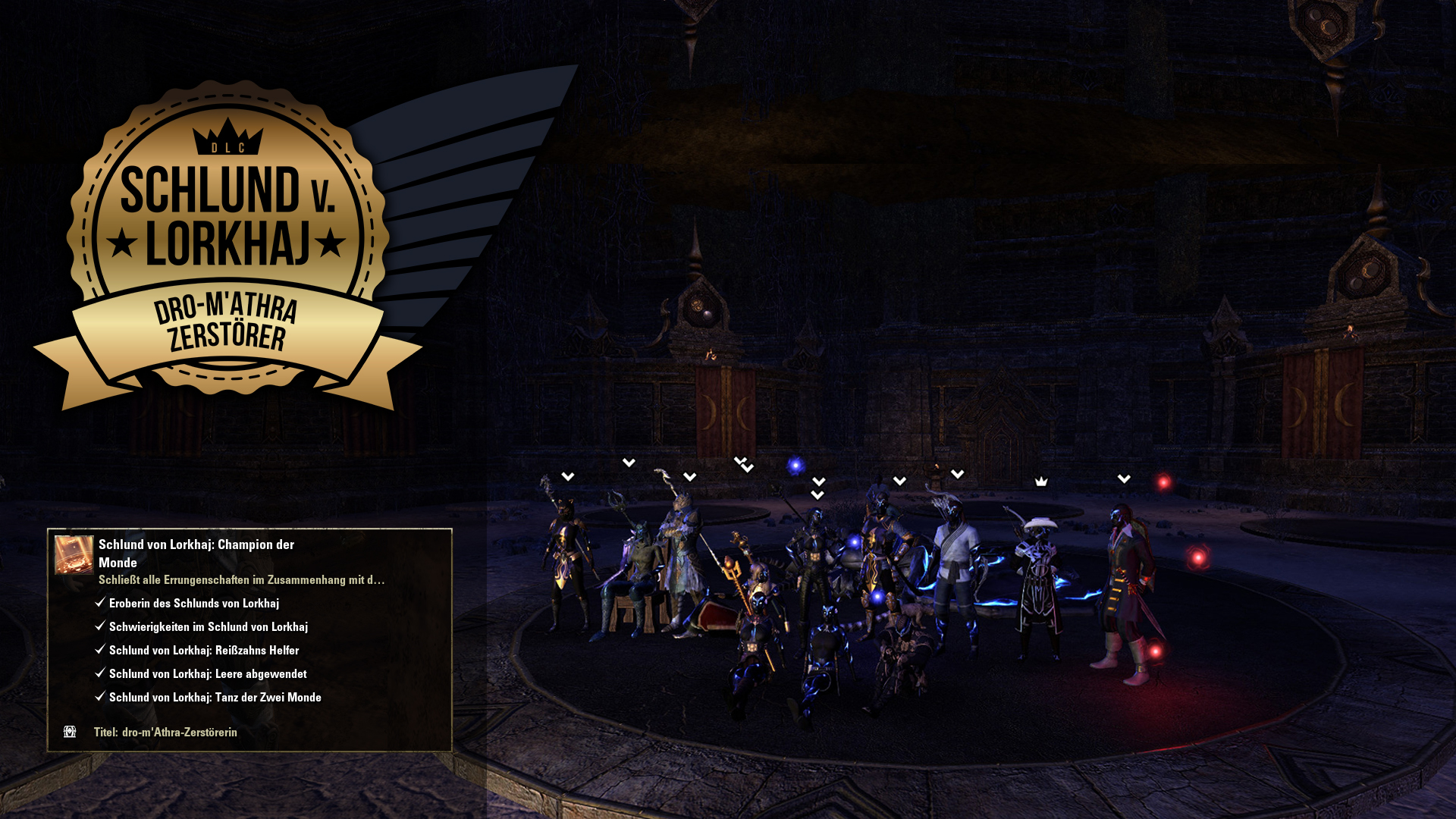Select the group leader crown marker
The height and width of the screenshot is (819, 1456).
pos(1041,482)
